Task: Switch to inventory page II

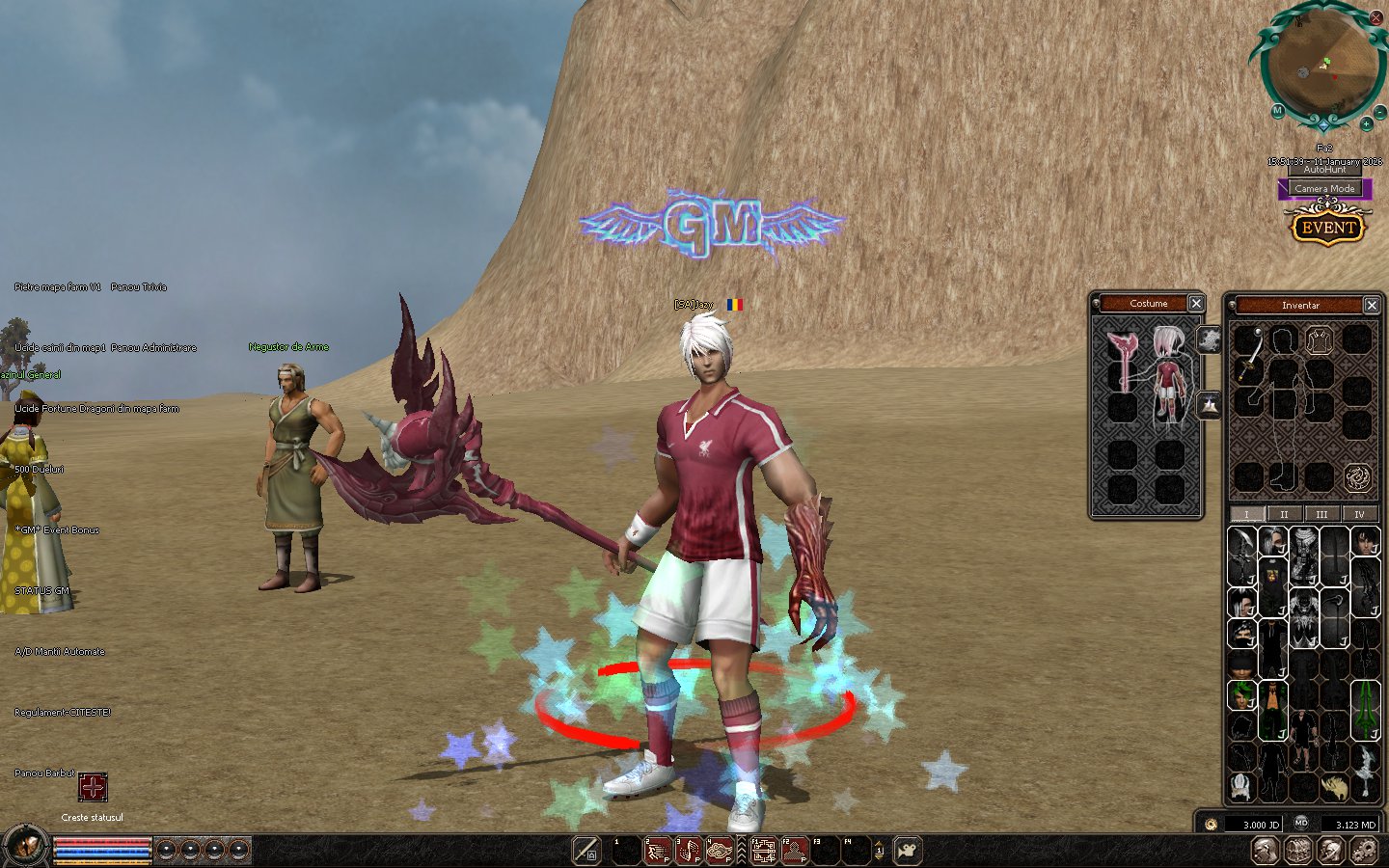Action: pos(1284,514)
